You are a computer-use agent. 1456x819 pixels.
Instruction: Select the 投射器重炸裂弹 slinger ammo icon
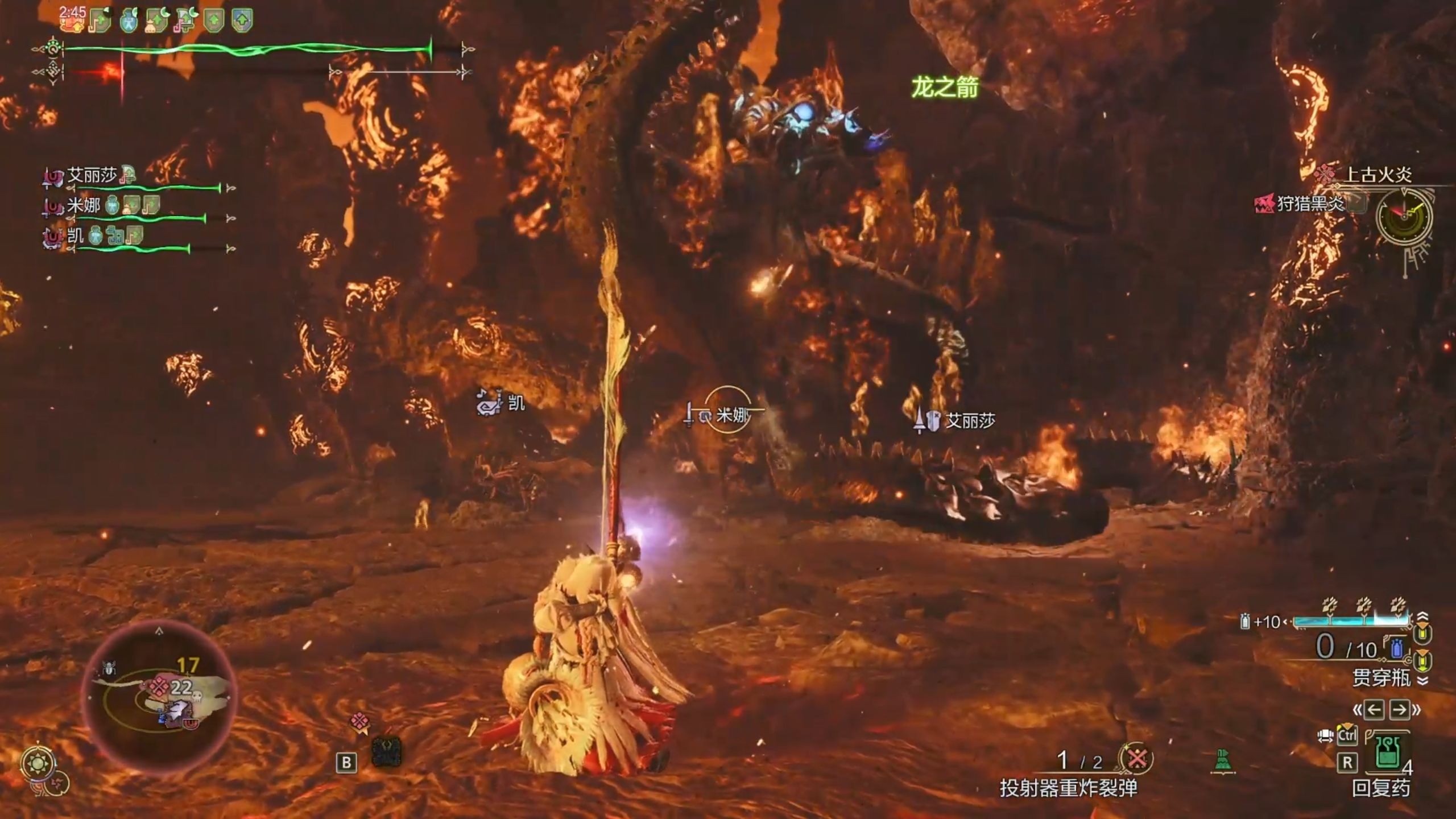[1137, 759]
